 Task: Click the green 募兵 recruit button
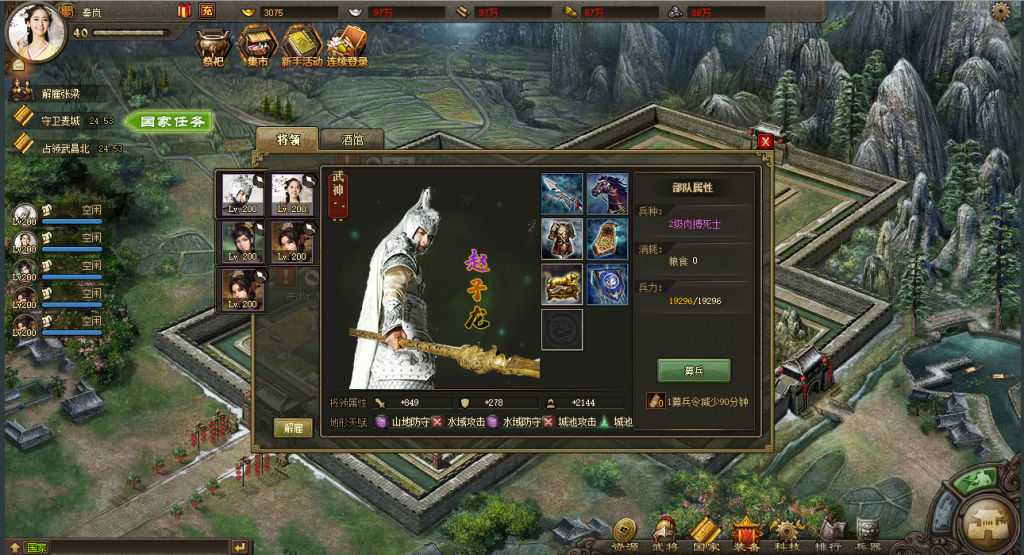[x=693, y=370]
